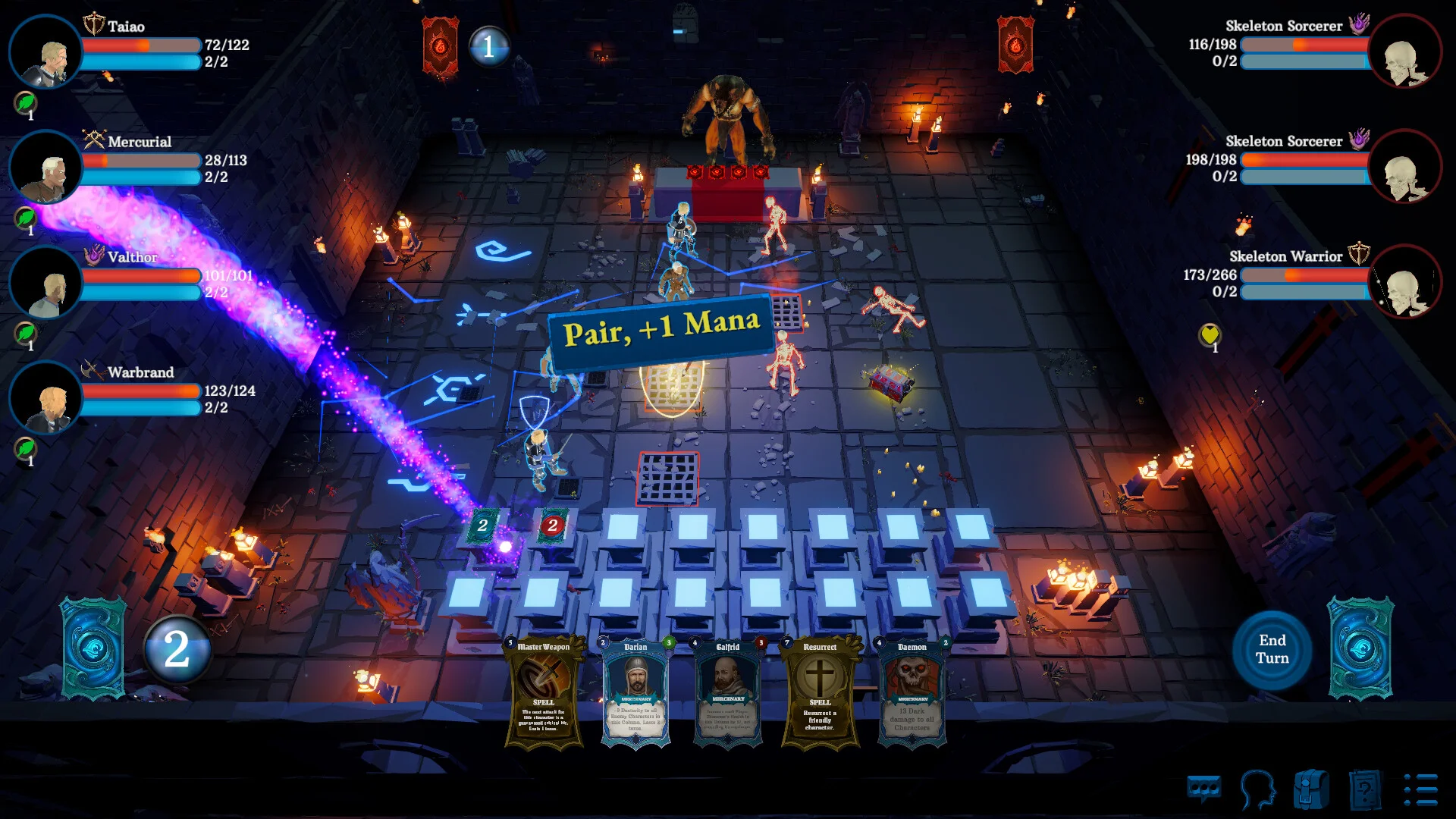Pick the Darian mercenary card
Viewport: 1456px width, 819px height.
point(635,692)
